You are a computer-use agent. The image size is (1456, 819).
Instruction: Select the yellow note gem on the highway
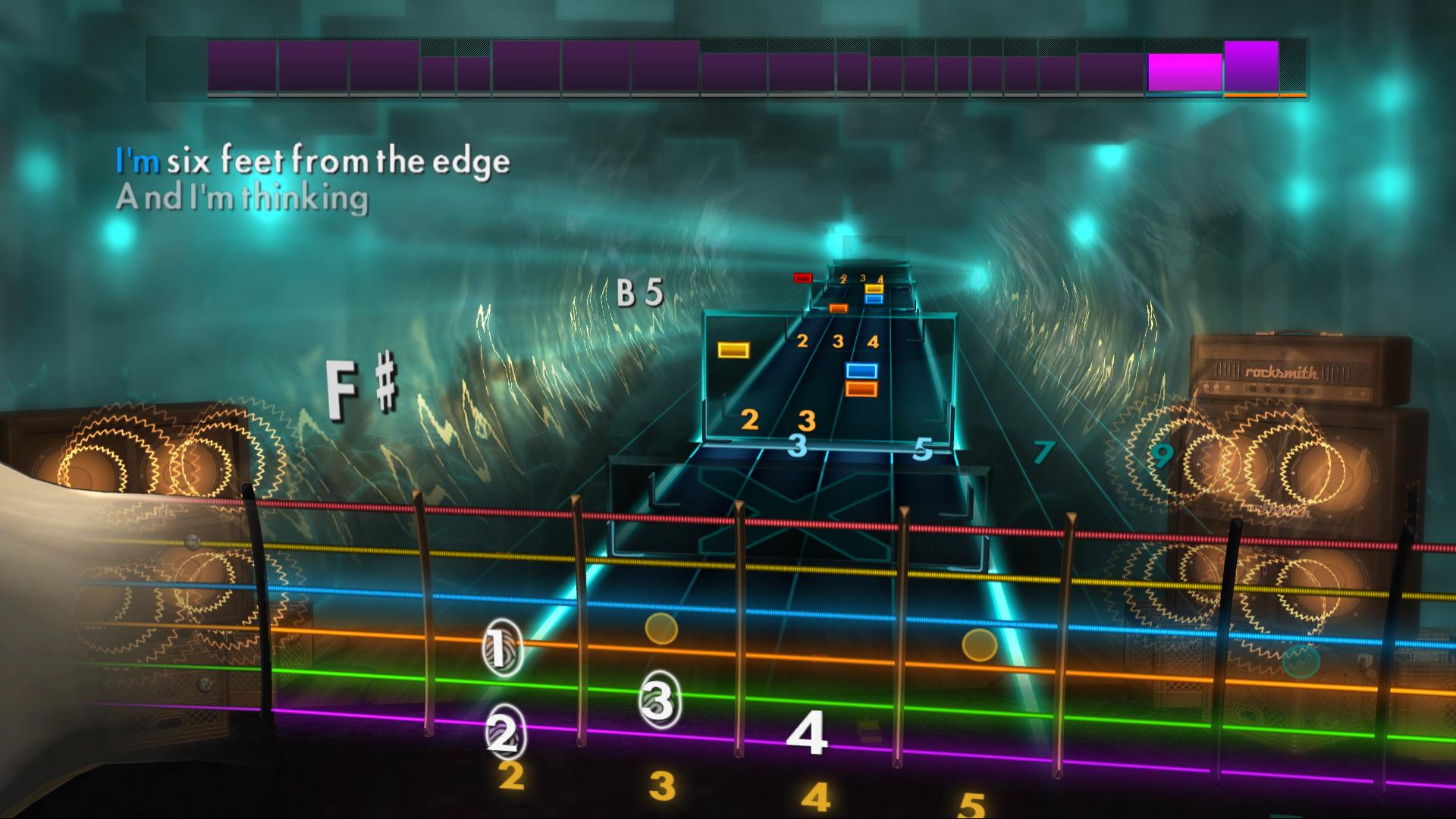(733, 350)
